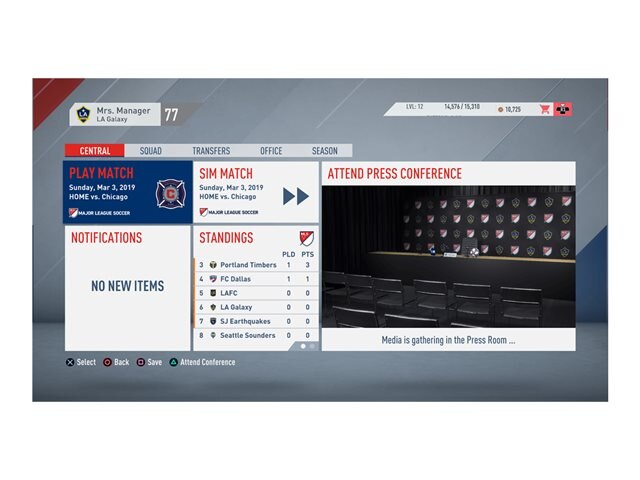Image resolution: width=640 pixels, height=480 pixels.
Task: Open the shopping cart catalogue icon
Action: (x=545, y=109)
